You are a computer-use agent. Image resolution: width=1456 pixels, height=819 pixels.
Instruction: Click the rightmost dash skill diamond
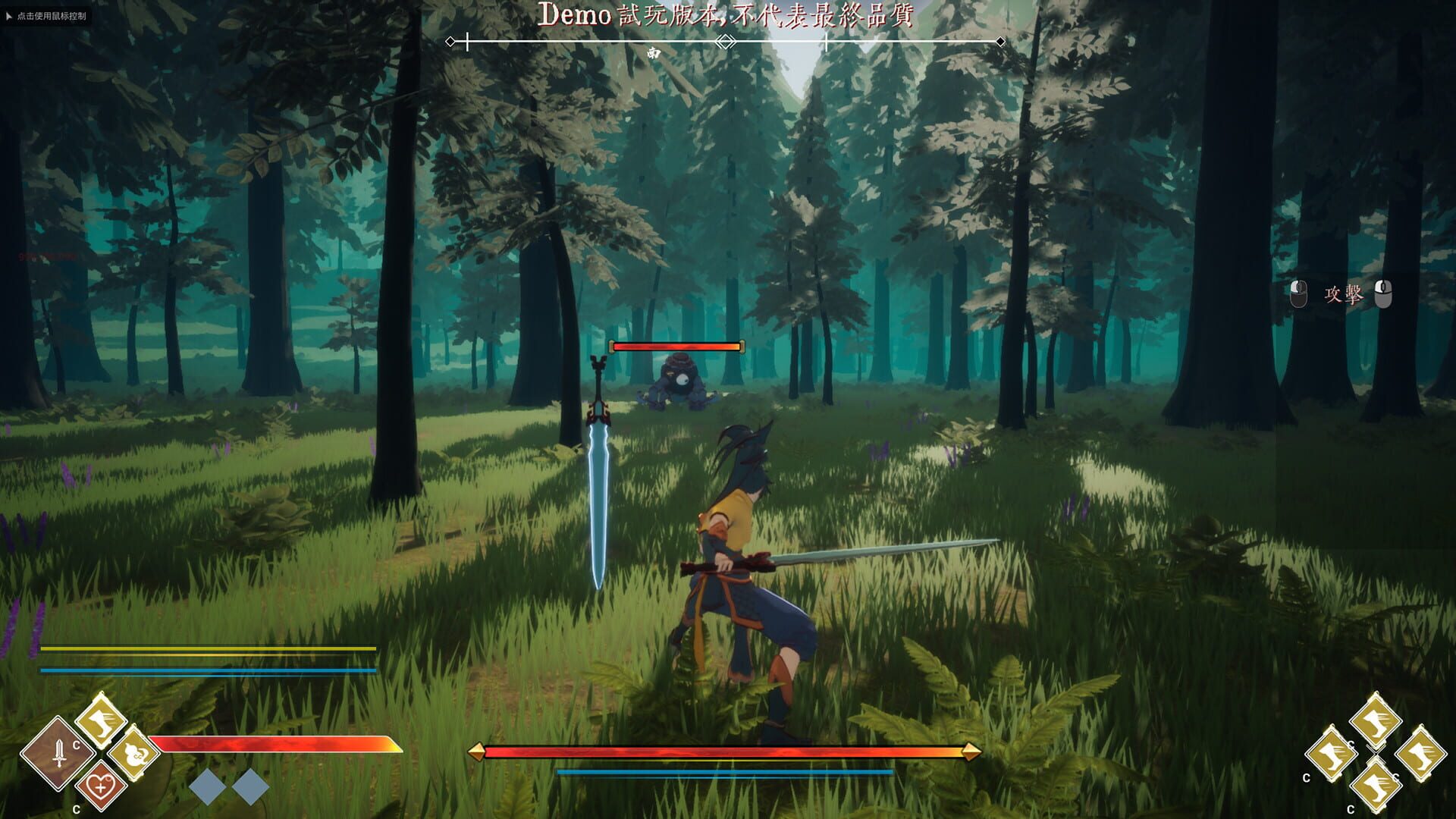click(1421, 754)
